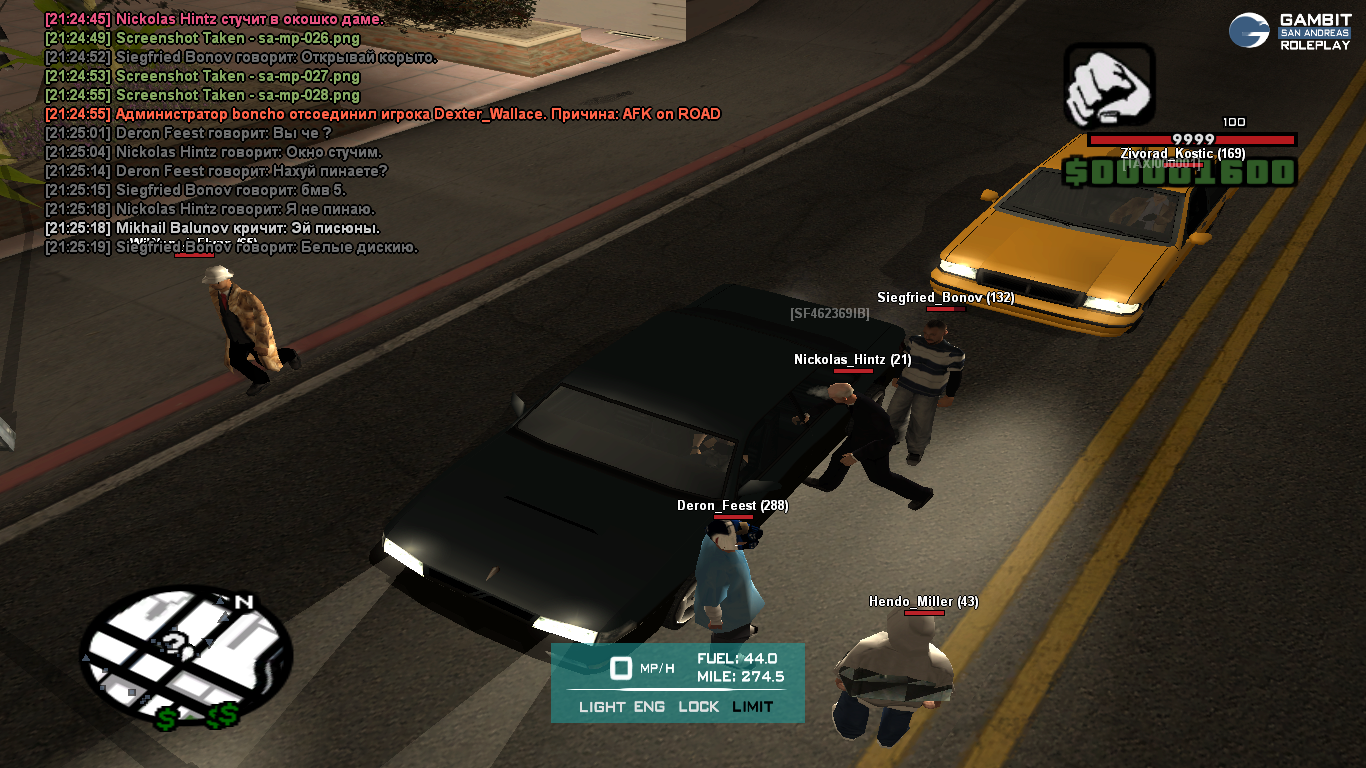Toggle the ENG engine indicator
1366x768 pixels.
click(649, 707)
